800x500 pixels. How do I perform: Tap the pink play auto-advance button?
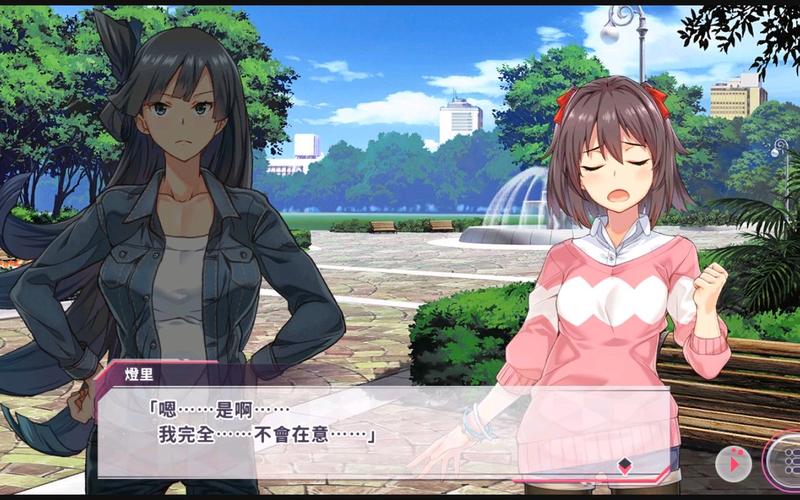pos(733,463)
